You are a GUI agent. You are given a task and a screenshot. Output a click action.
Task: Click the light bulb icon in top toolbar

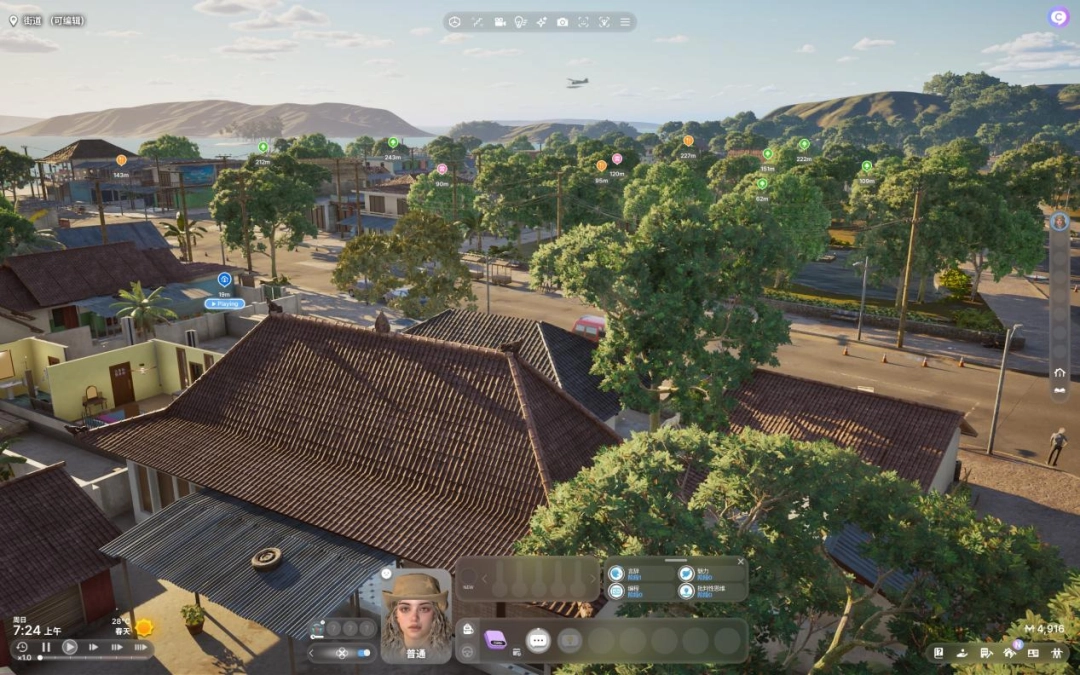coord(520,22)
